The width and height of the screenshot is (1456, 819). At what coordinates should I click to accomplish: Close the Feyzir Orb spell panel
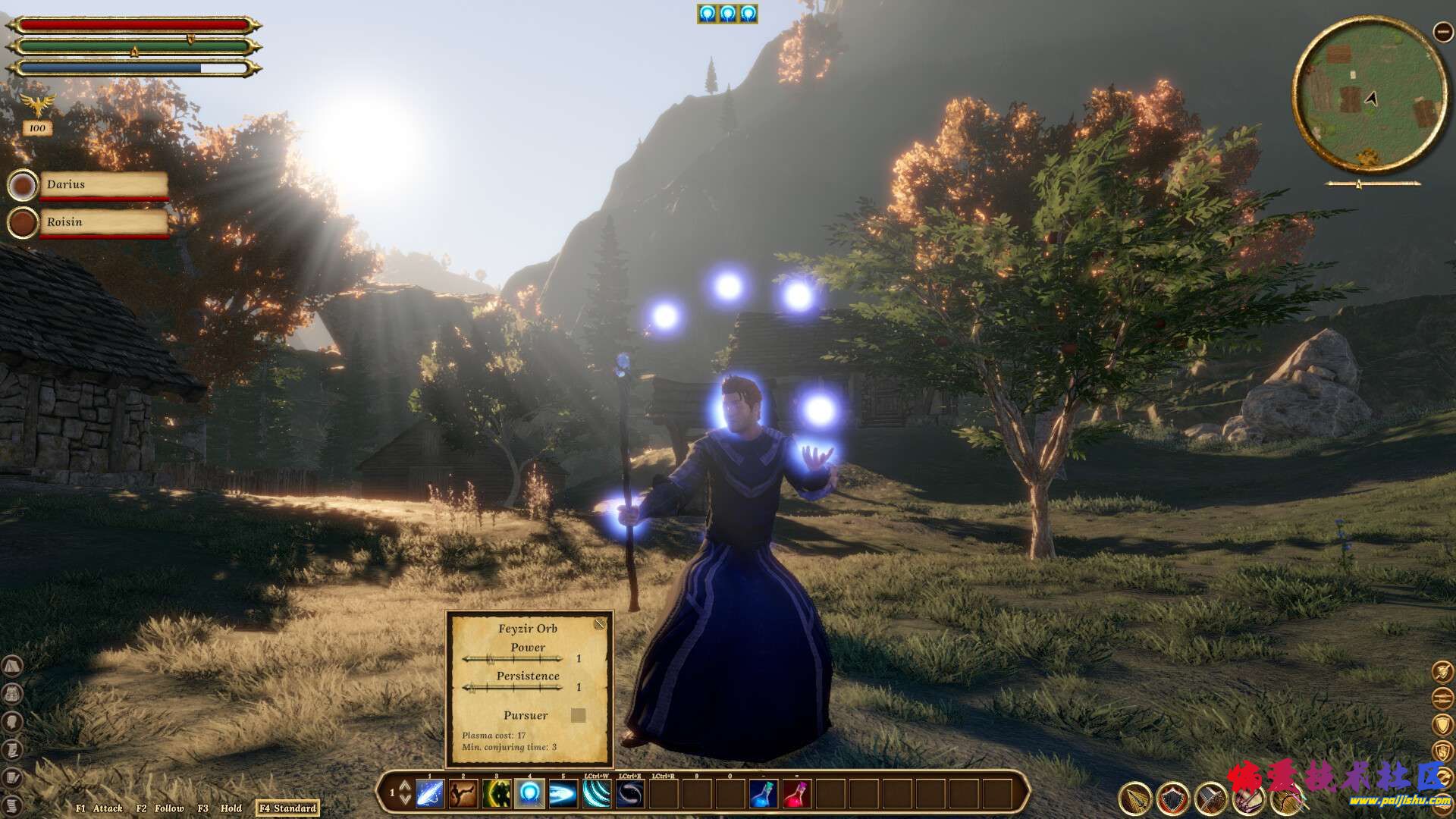(x=600, y=624)
